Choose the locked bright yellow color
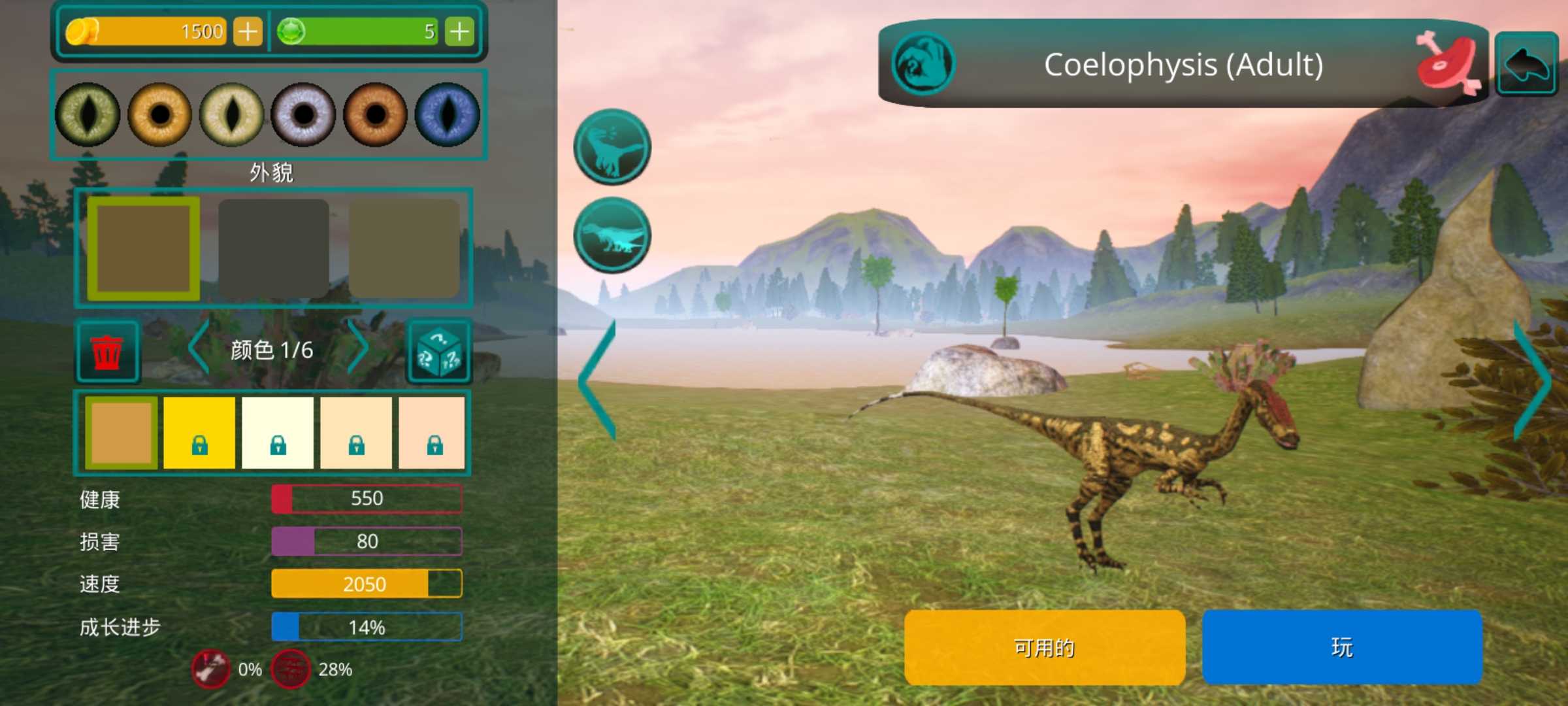This screenshot has height=706, width=1568. (x=199, y=433)
